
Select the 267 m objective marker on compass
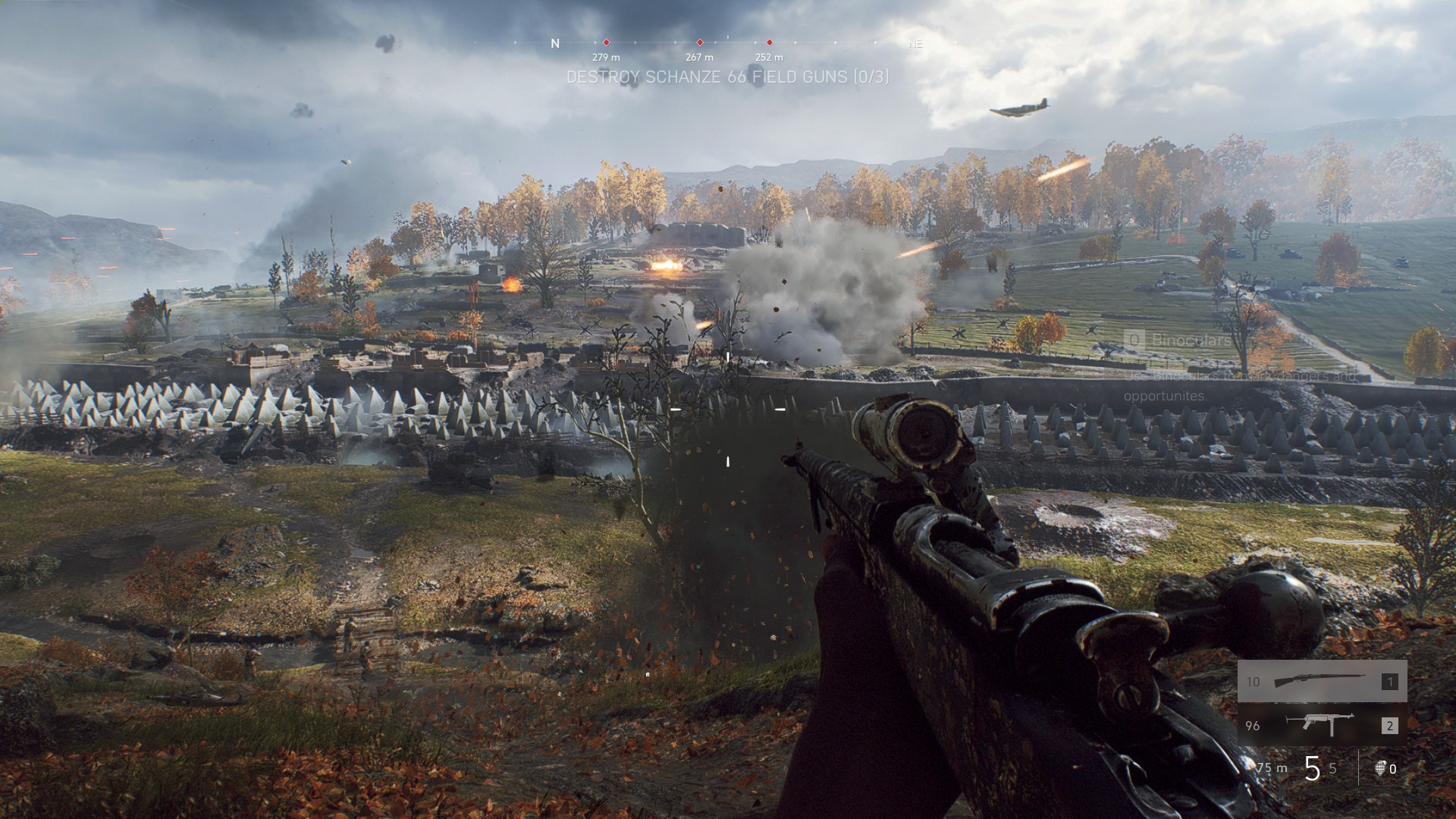click(x=699, y=43)
